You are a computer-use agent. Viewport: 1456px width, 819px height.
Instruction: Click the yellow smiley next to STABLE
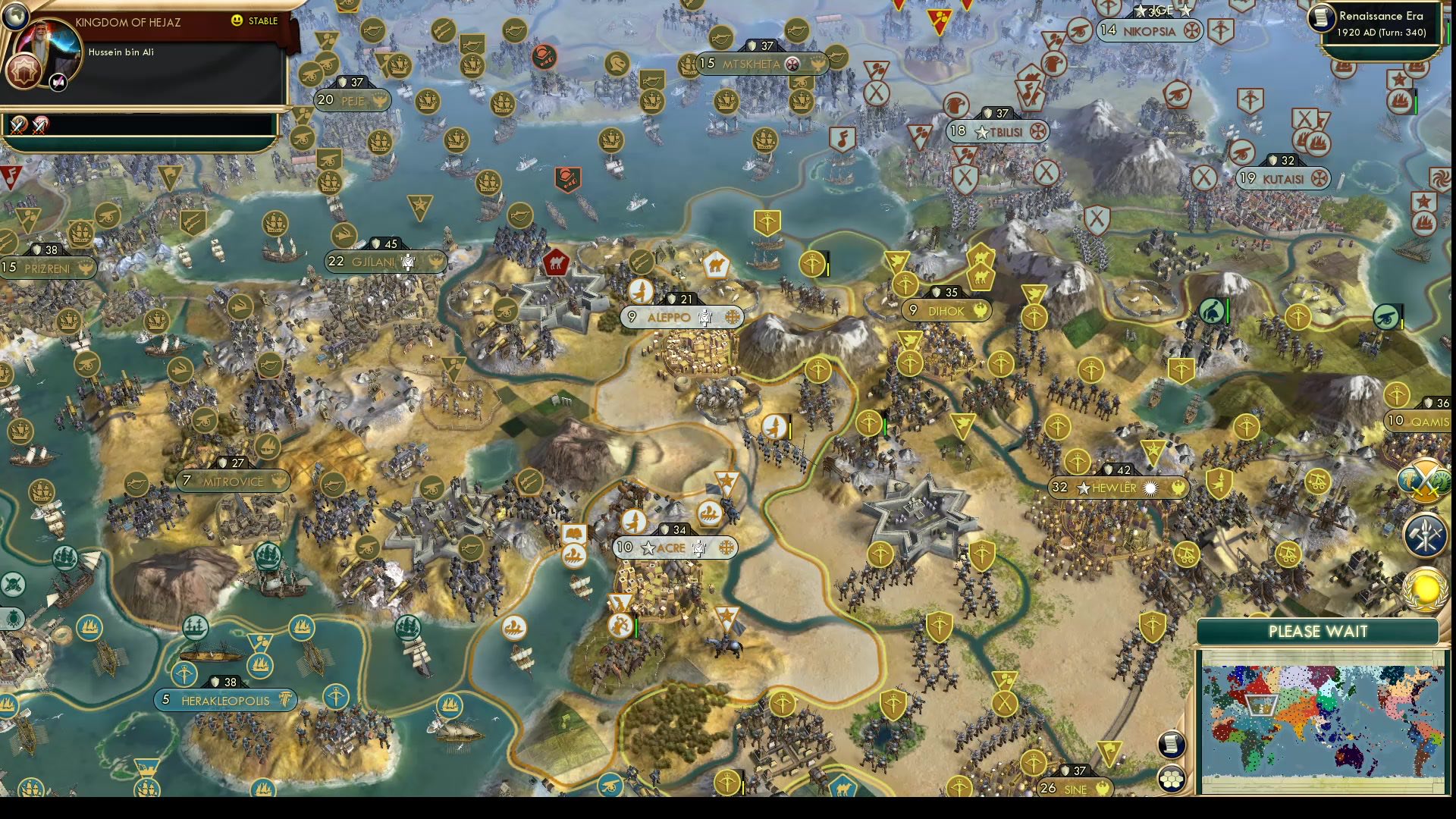click(x=236, y=21)
